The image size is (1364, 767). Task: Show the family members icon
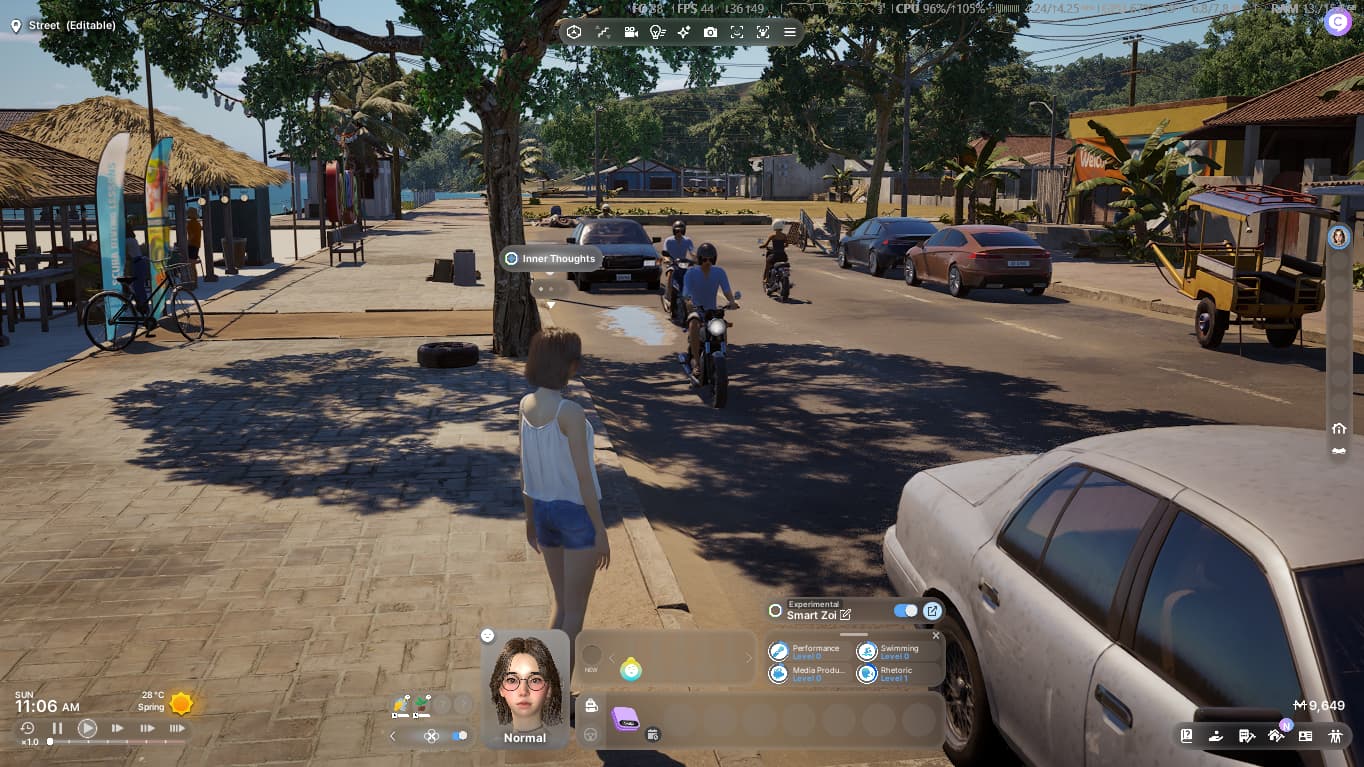tap(1335, 735)
